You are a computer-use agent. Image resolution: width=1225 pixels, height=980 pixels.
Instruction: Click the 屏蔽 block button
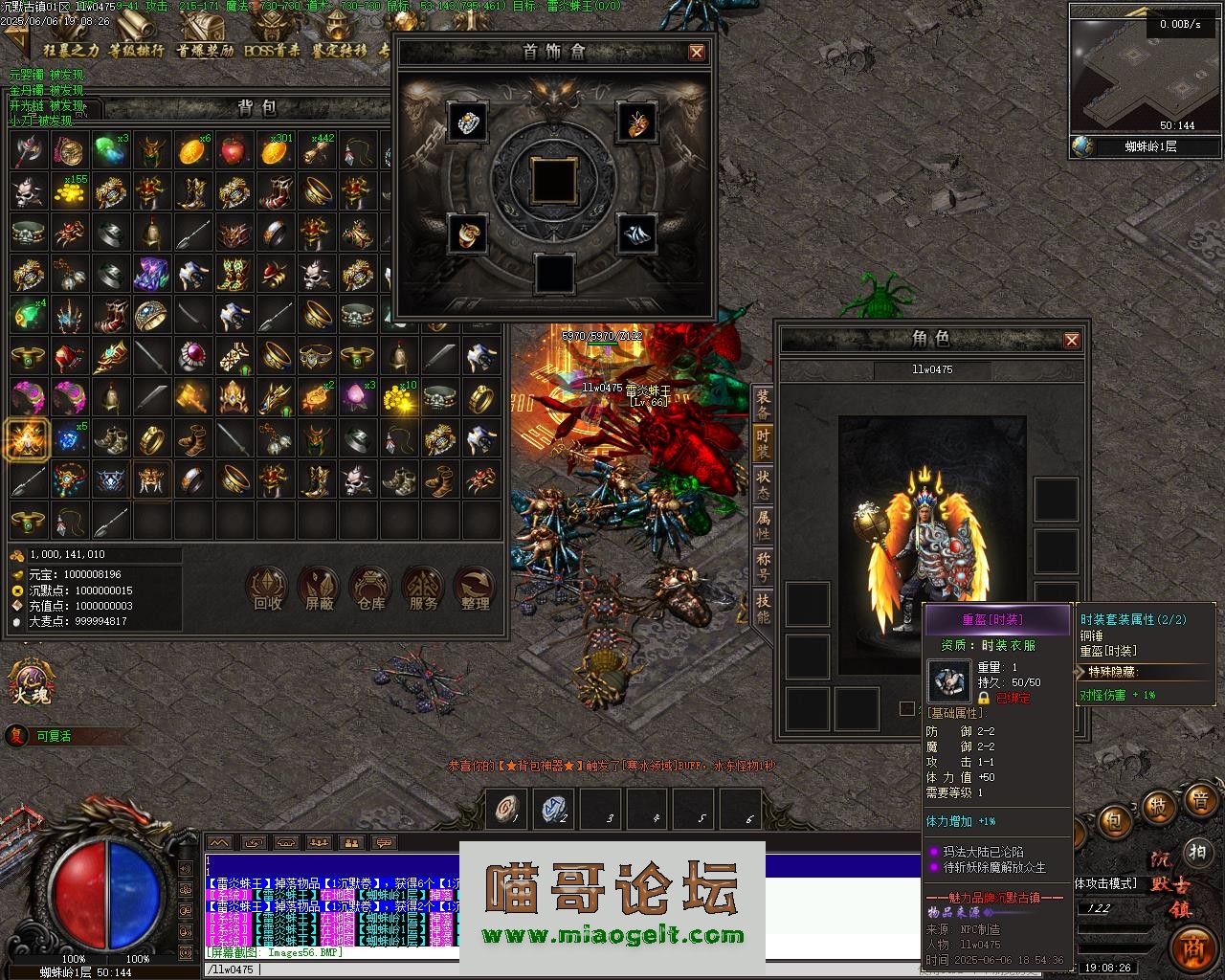320,589
